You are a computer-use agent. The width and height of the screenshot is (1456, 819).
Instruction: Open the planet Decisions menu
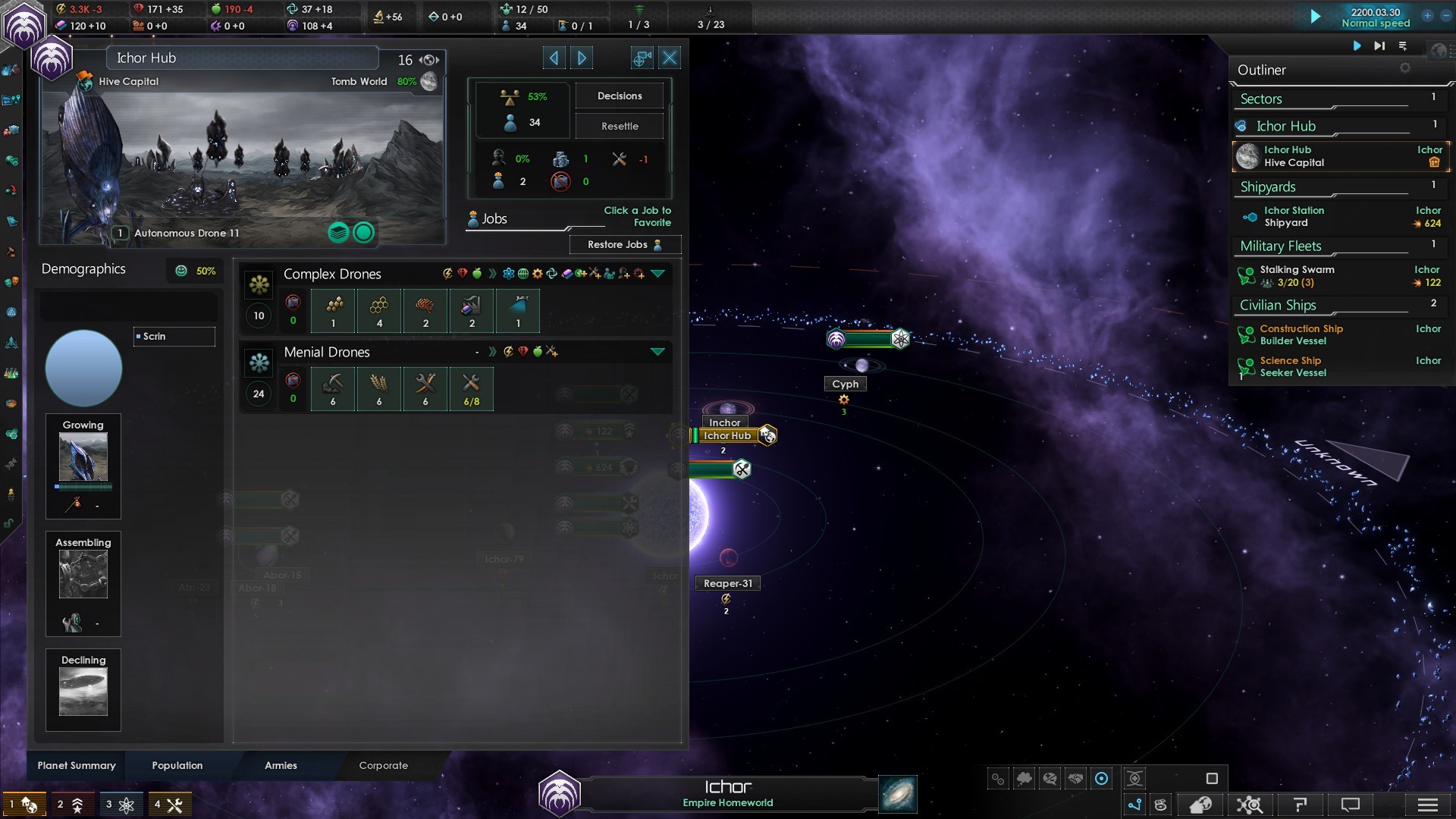[x=619, y=96]
